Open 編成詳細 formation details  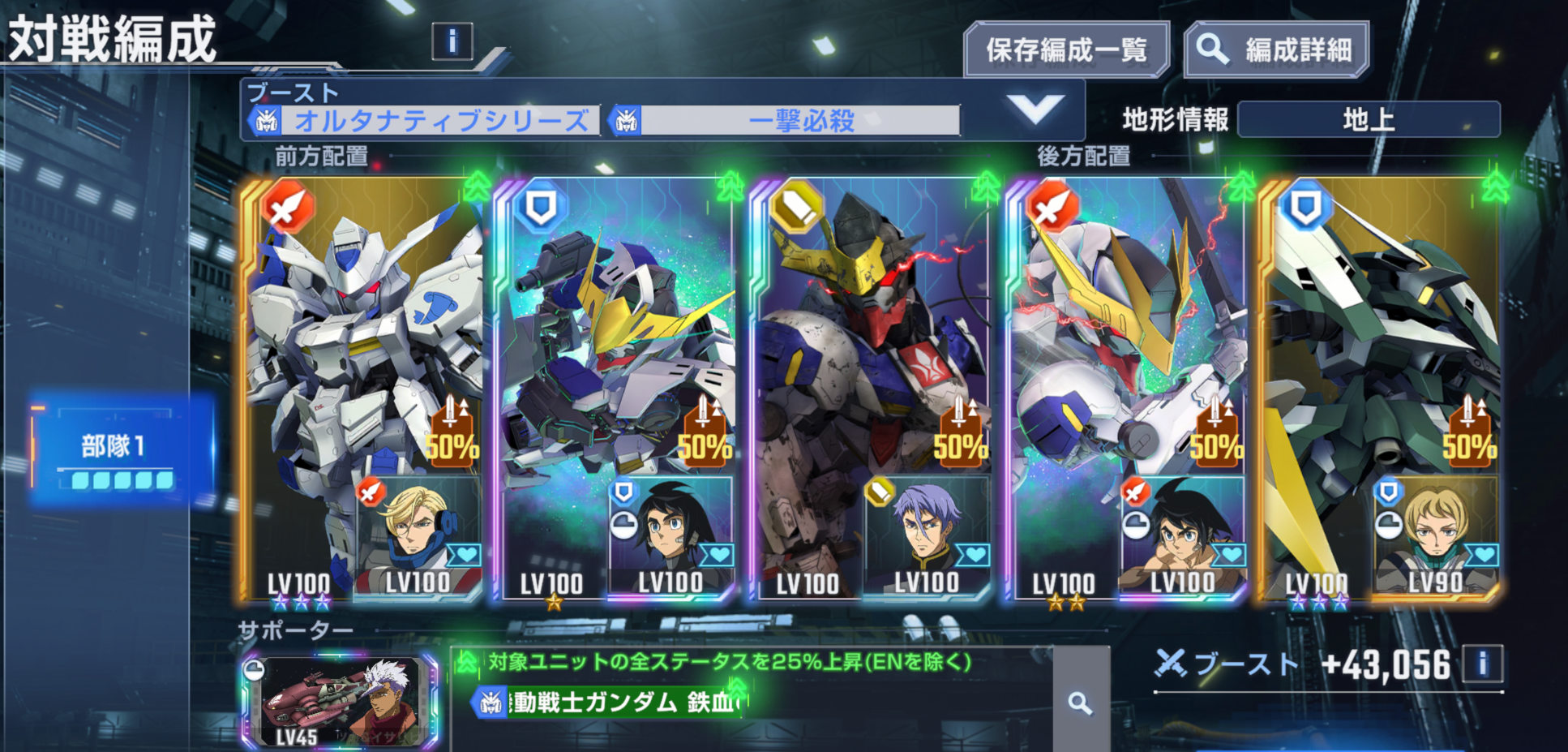pyautogui.click(x=1276, y=50)
